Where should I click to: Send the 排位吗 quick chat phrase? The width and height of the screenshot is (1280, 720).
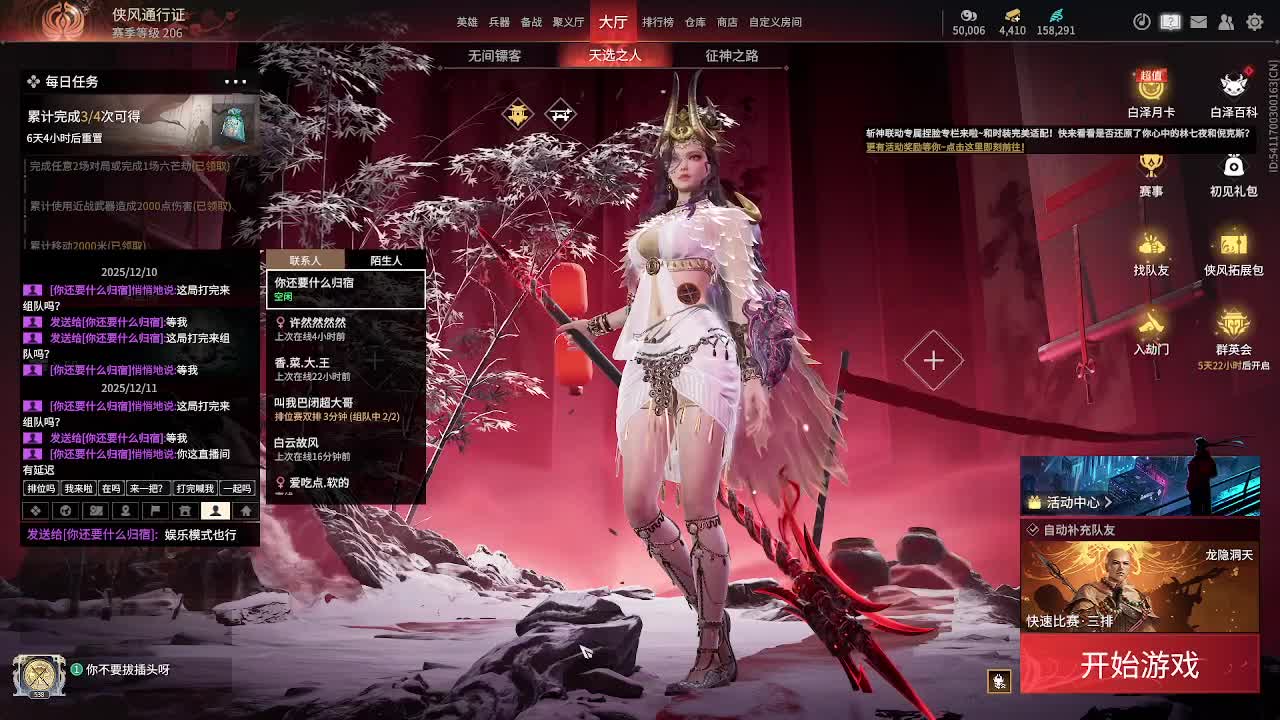(x=40, y=489)
